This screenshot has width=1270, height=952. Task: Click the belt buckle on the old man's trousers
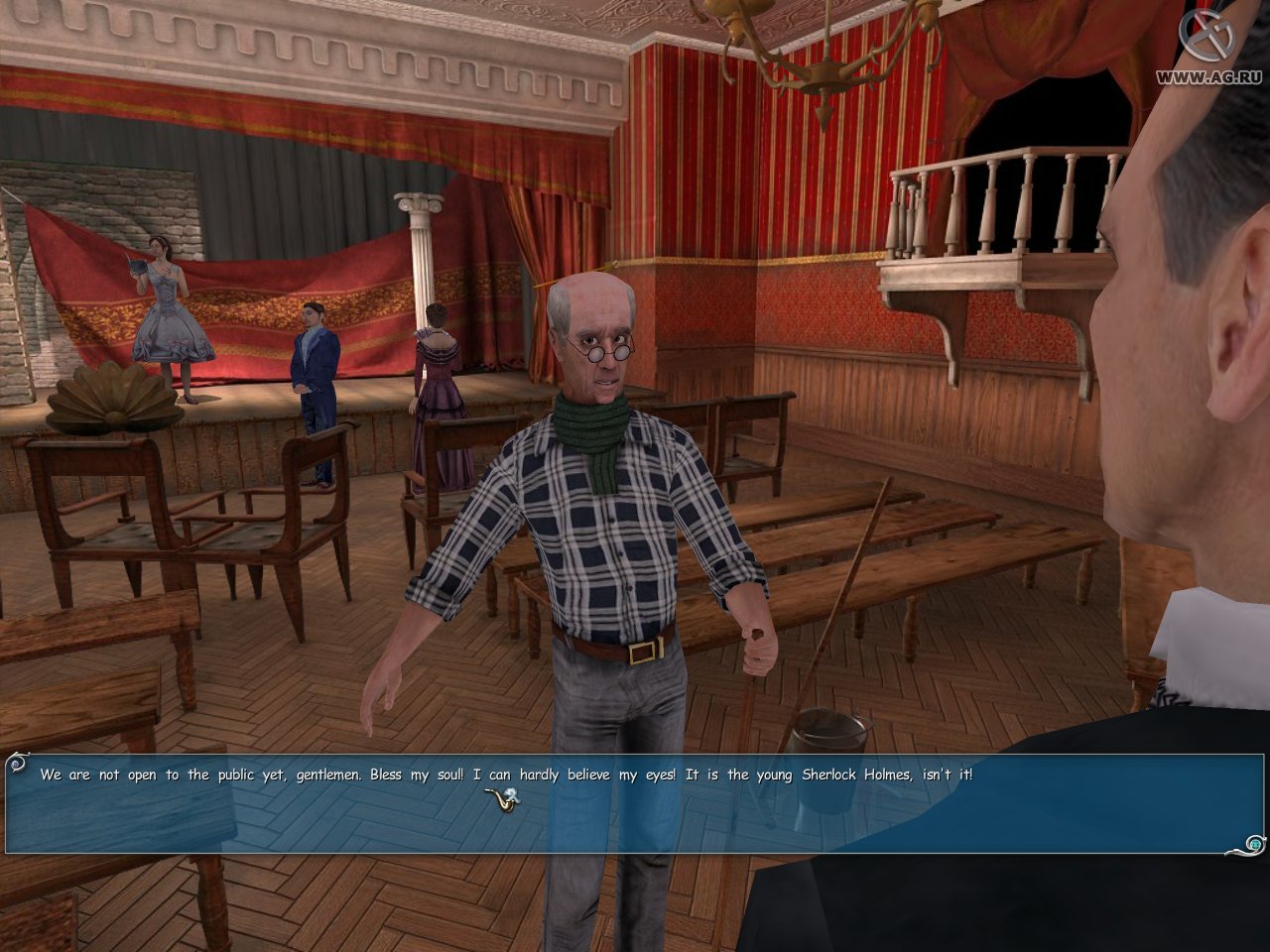(x=644, y=651)
